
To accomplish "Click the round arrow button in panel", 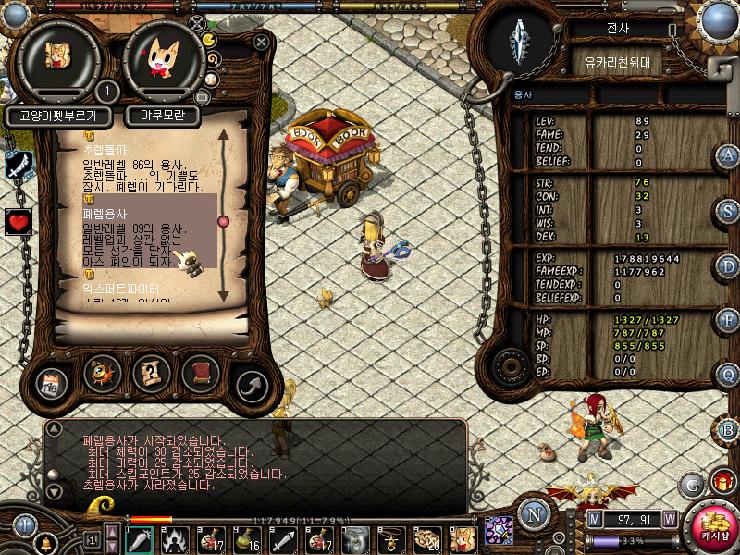I will (250, 383).
